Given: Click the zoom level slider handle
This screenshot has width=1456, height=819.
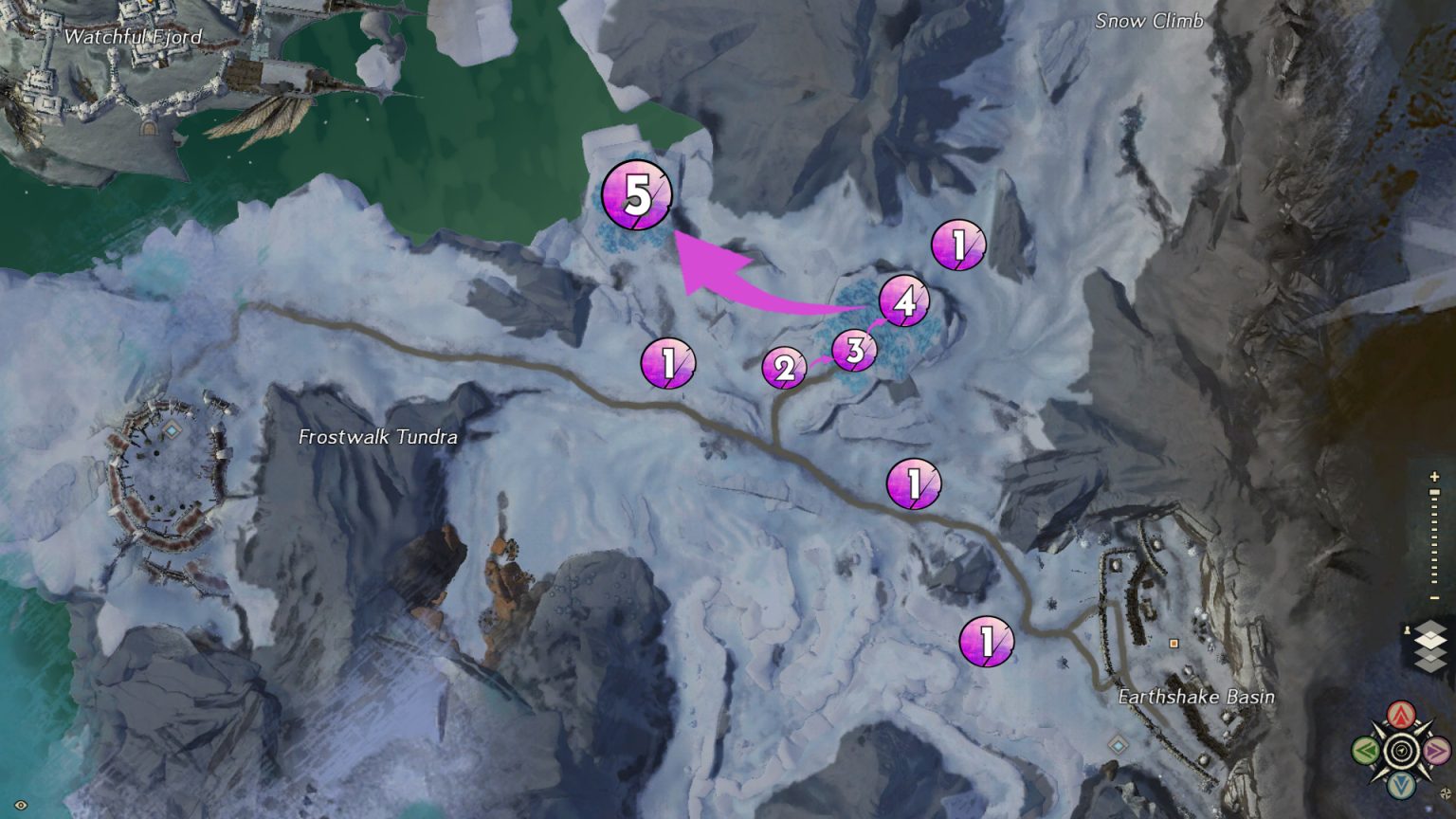Looking at the screenshot, I should point(1434,492).
